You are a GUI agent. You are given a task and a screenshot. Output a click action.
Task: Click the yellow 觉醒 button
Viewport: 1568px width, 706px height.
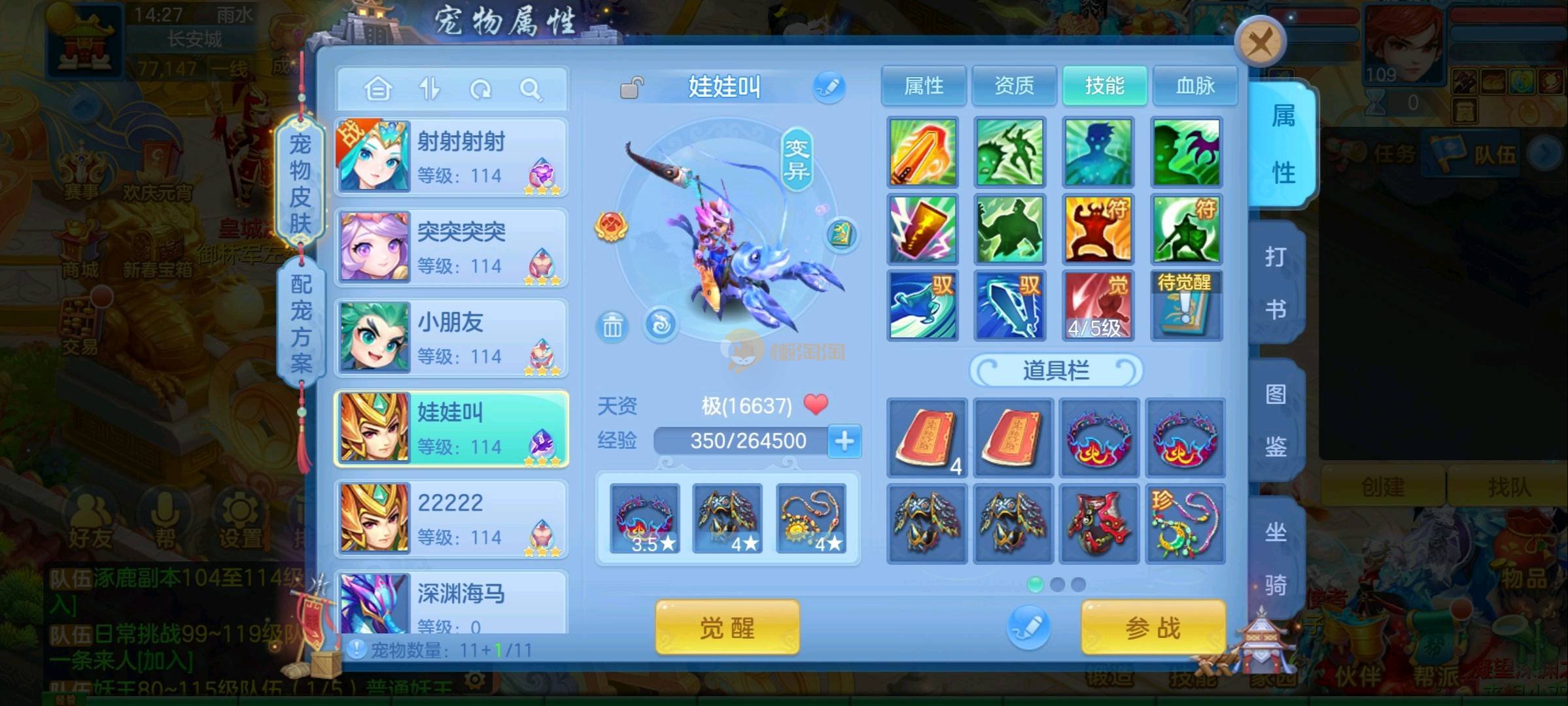(727, 628)
